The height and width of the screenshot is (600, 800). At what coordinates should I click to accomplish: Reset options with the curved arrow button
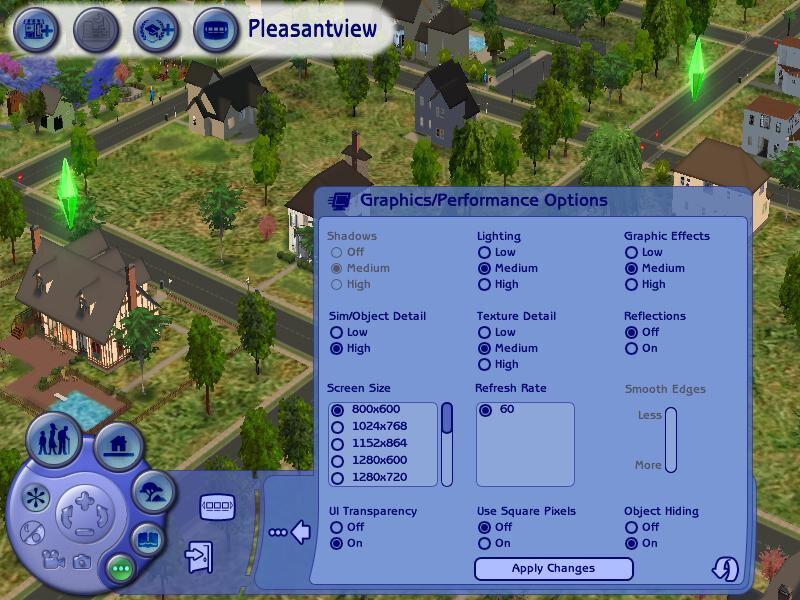pyautogui.click(x=724, y=568)
